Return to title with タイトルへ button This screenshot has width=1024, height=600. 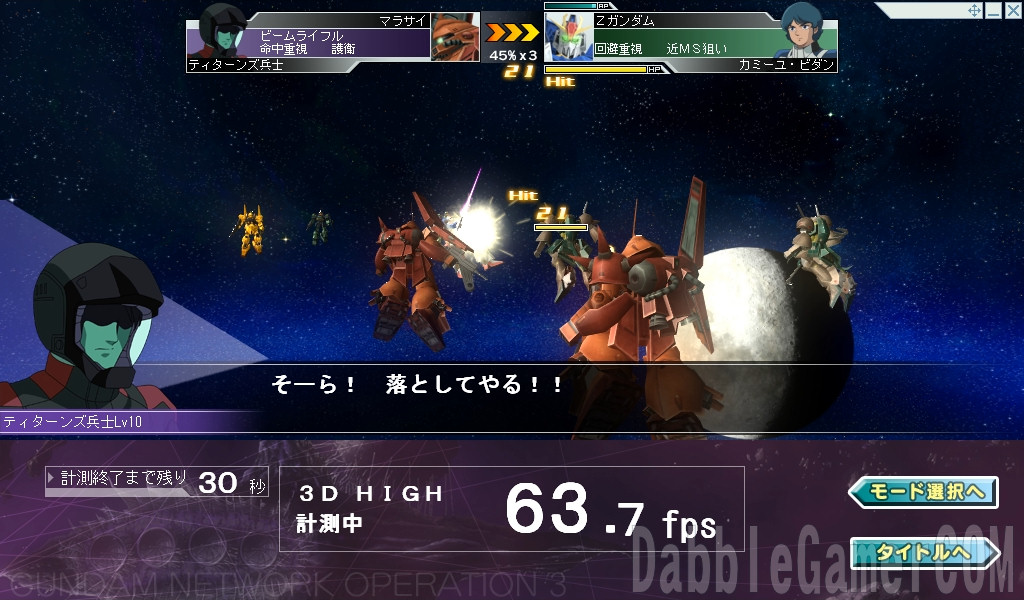tap(922, 552)
